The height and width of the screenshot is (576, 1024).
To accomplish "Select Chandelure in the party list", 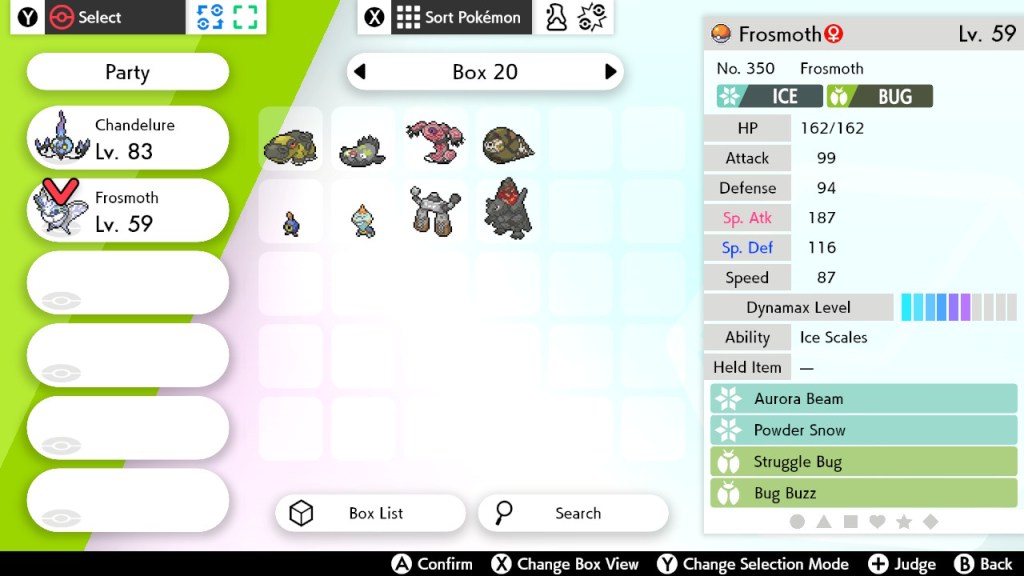I will (127, 138).
